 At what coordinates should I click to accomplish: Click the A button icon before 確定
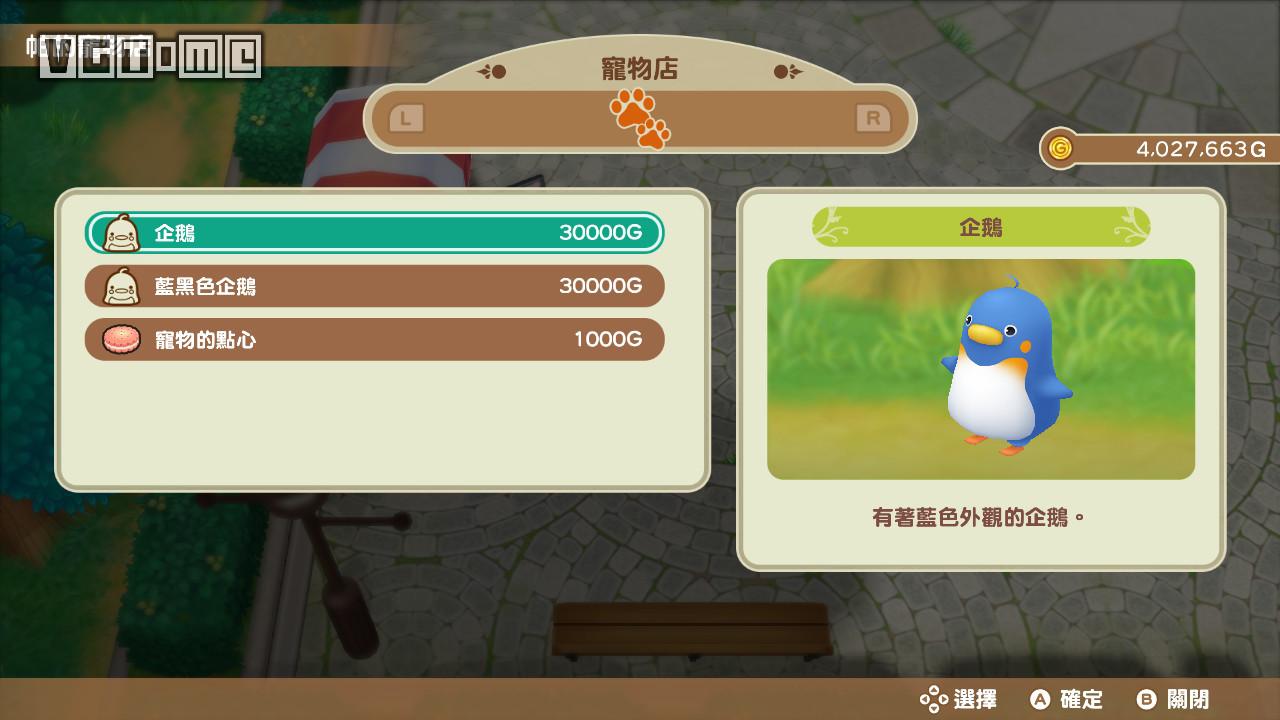pos(1040,700)
